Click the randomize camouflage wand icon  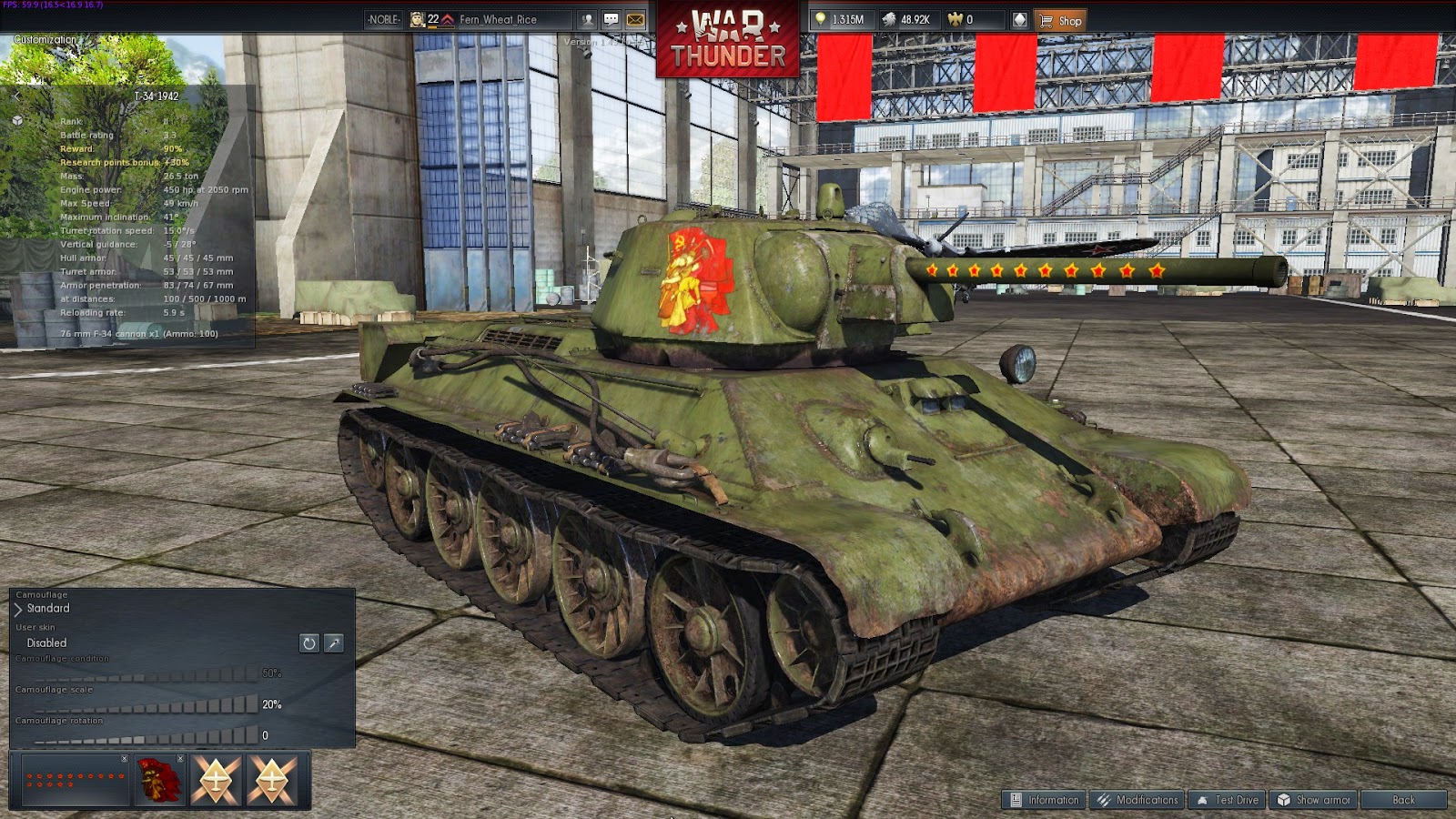tap(333, 643)
